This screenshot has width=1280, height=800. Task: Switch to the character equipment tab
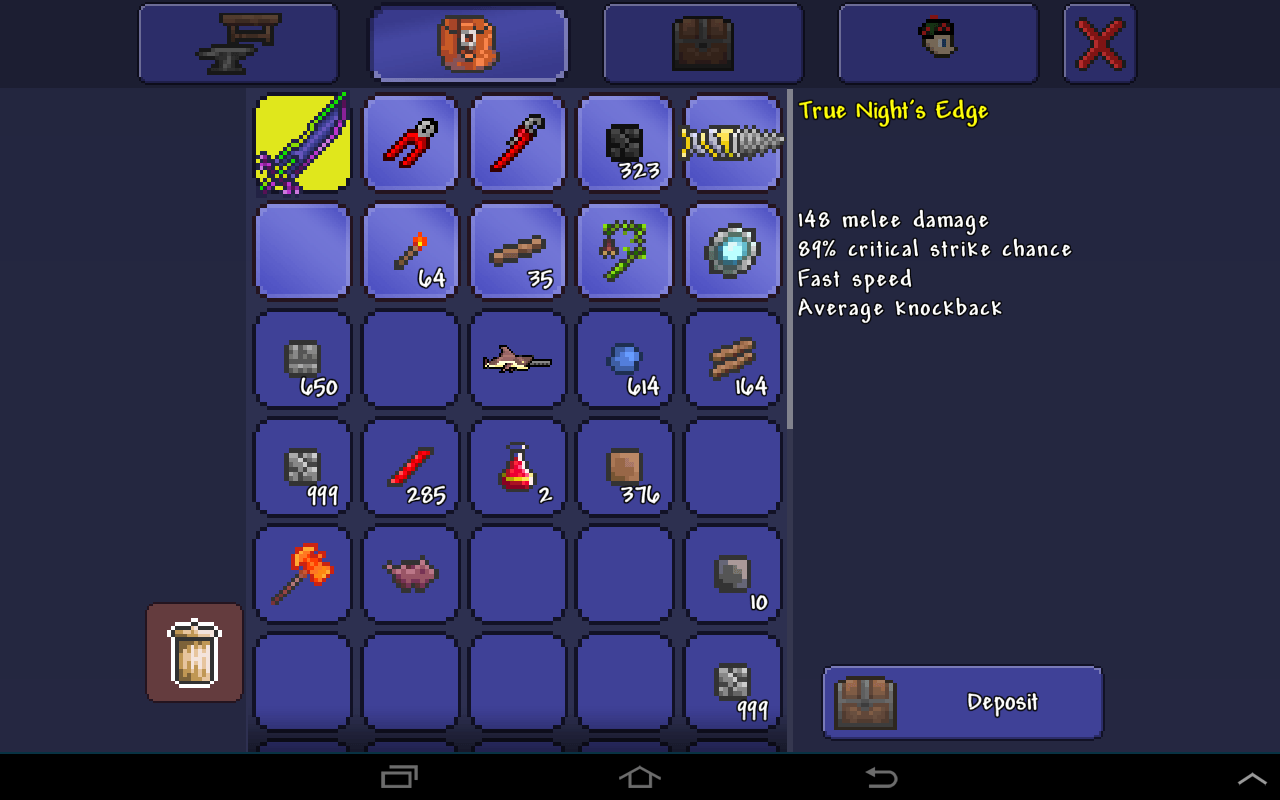coord(937,43)
